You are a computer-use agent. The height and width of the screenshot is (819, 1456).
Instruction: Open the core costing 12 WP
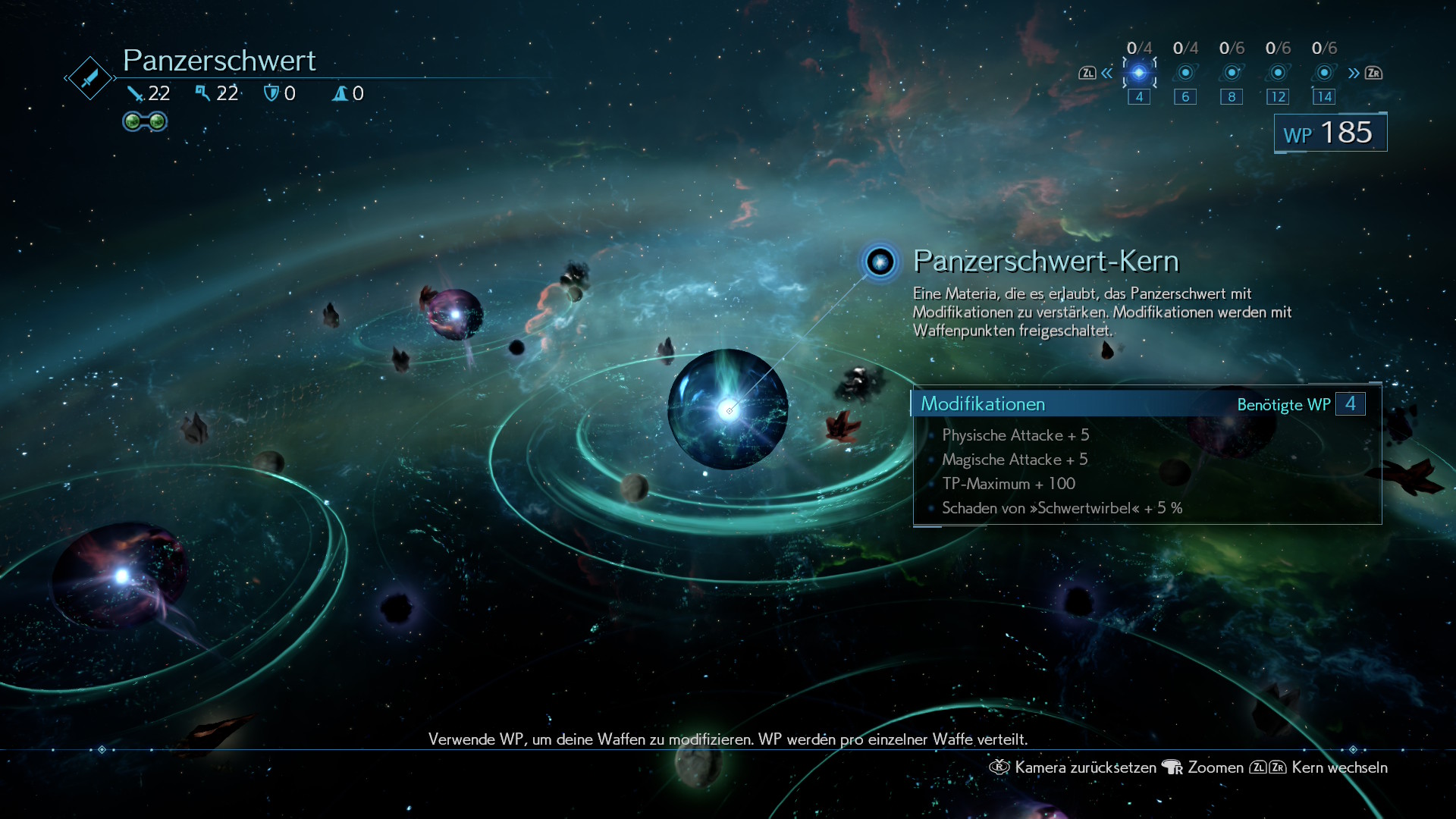pos(1278,74)
